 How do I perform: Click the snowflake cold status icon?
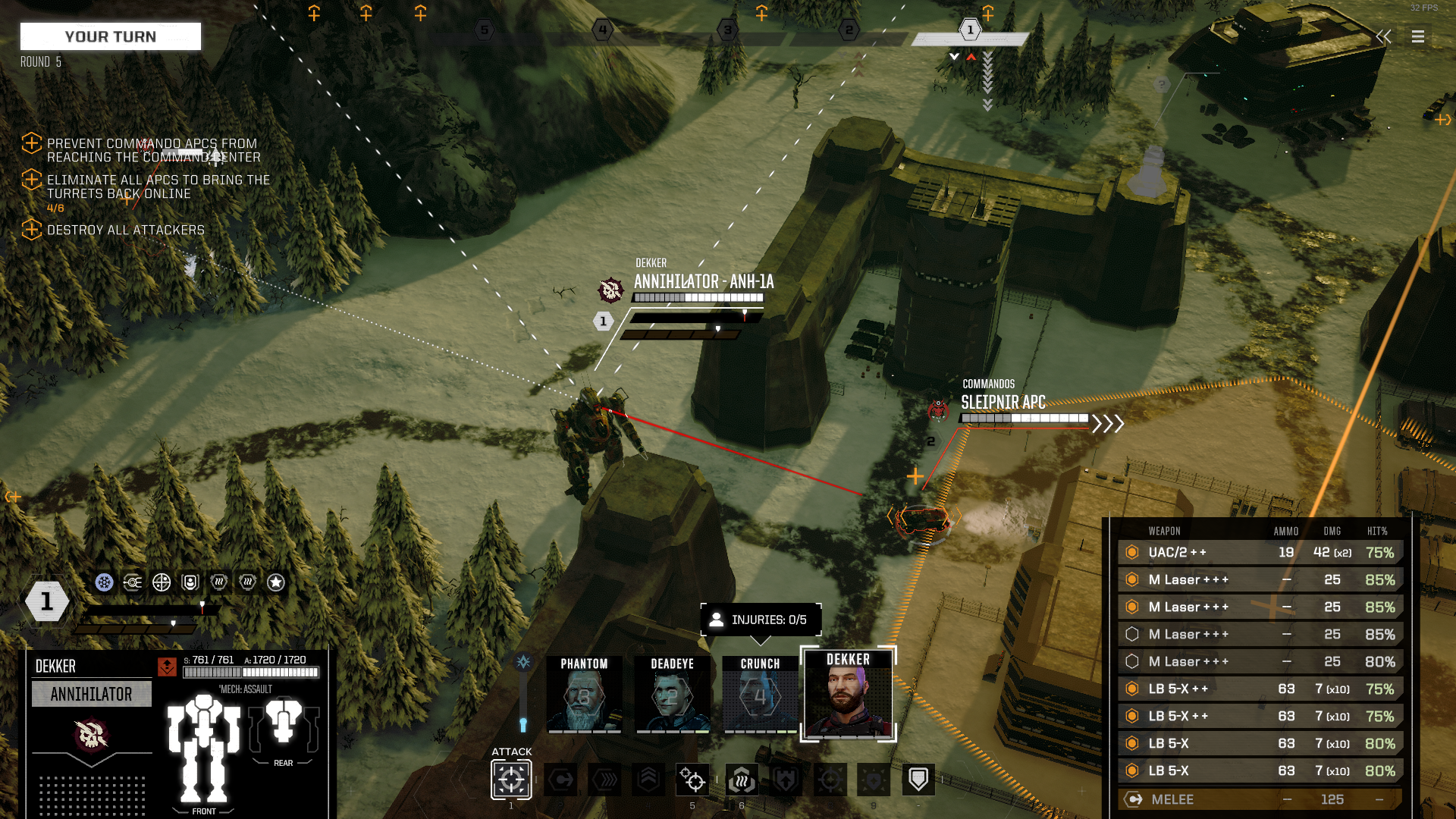pyautogui.click(x=103, y=582)
